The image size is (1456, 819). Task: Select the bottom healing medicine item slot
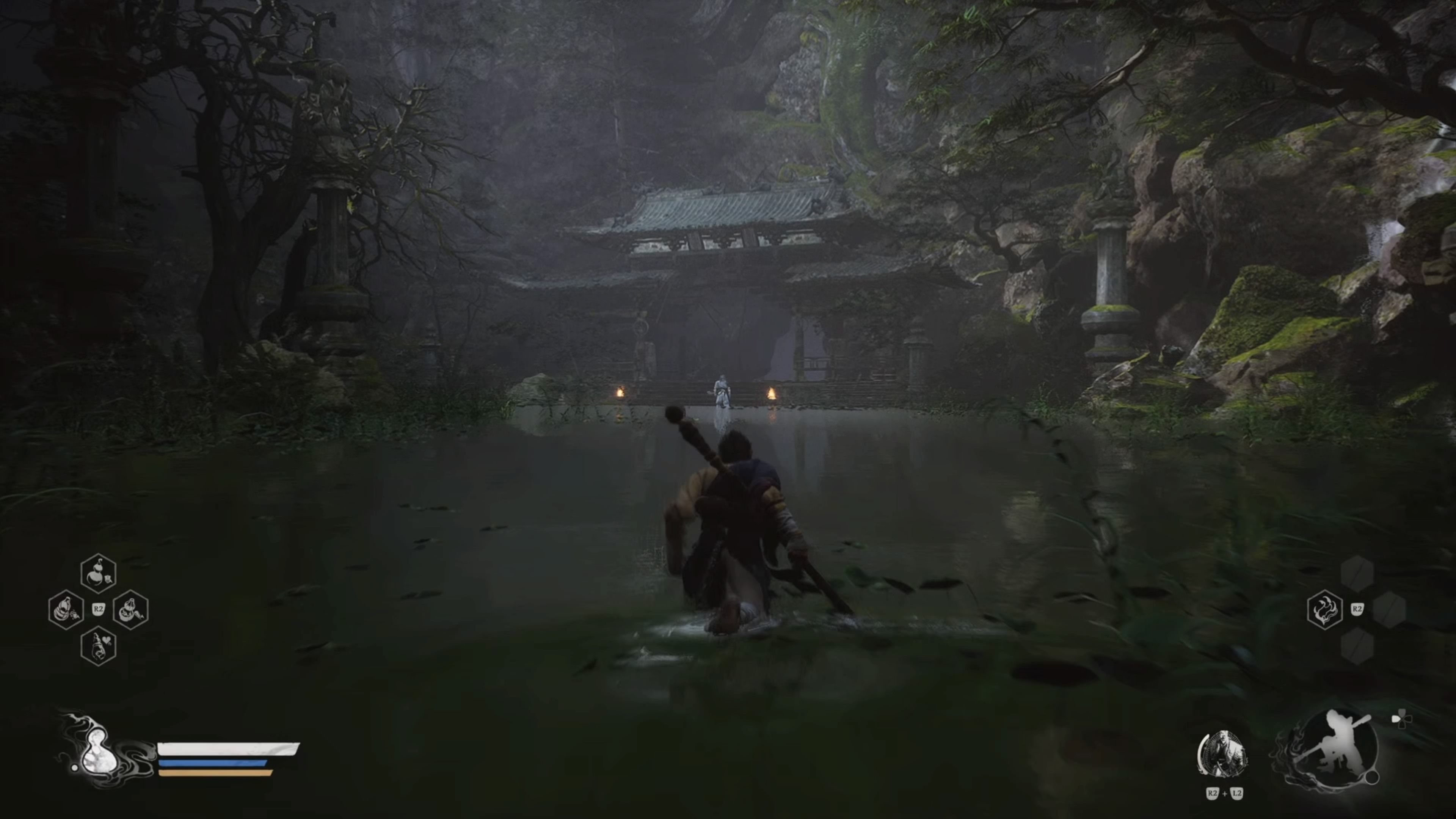99,646
